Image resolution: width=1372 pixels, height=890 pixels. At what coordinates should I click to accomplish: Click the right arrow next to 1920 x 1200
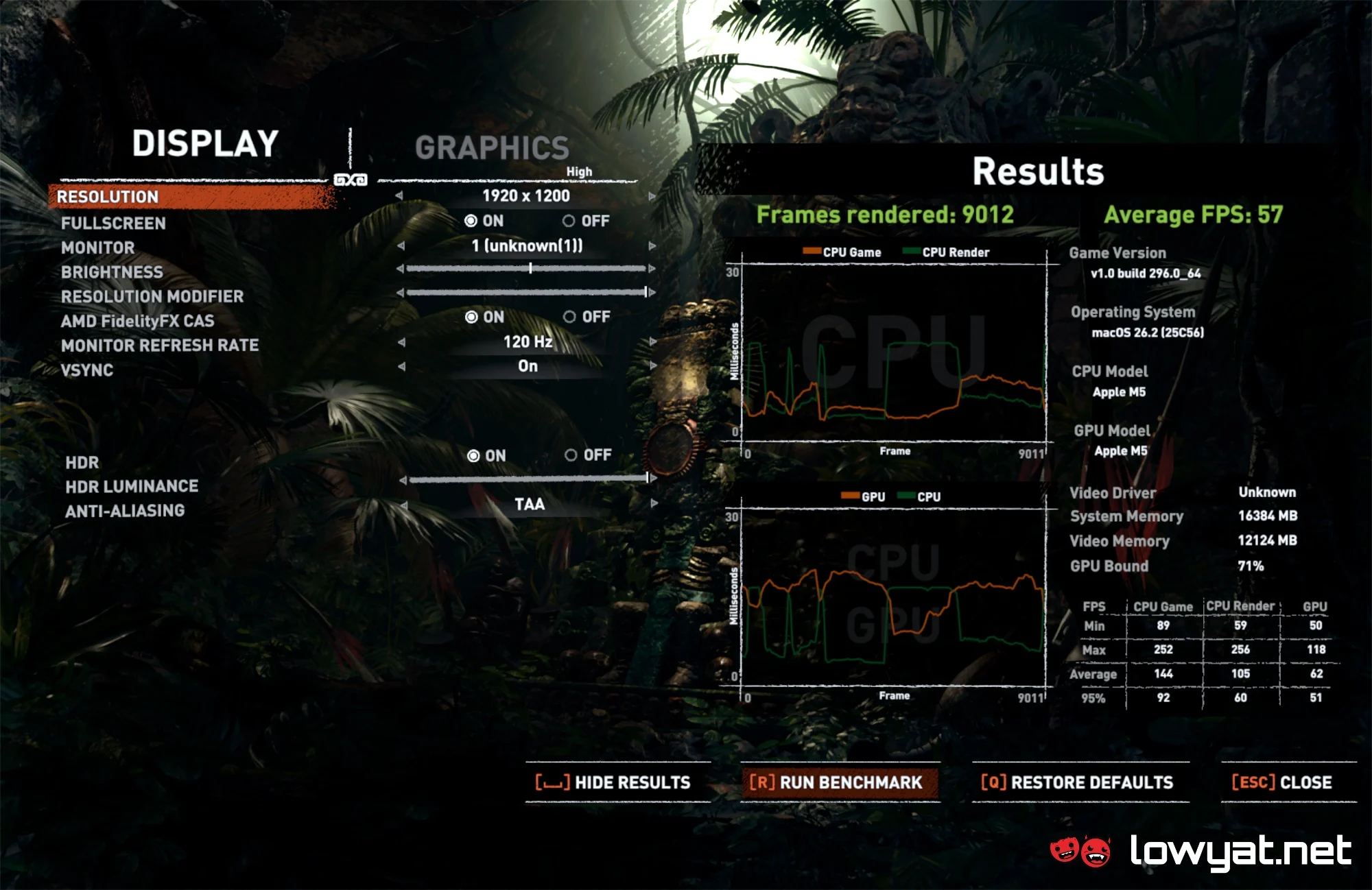[x=652, y=196]
